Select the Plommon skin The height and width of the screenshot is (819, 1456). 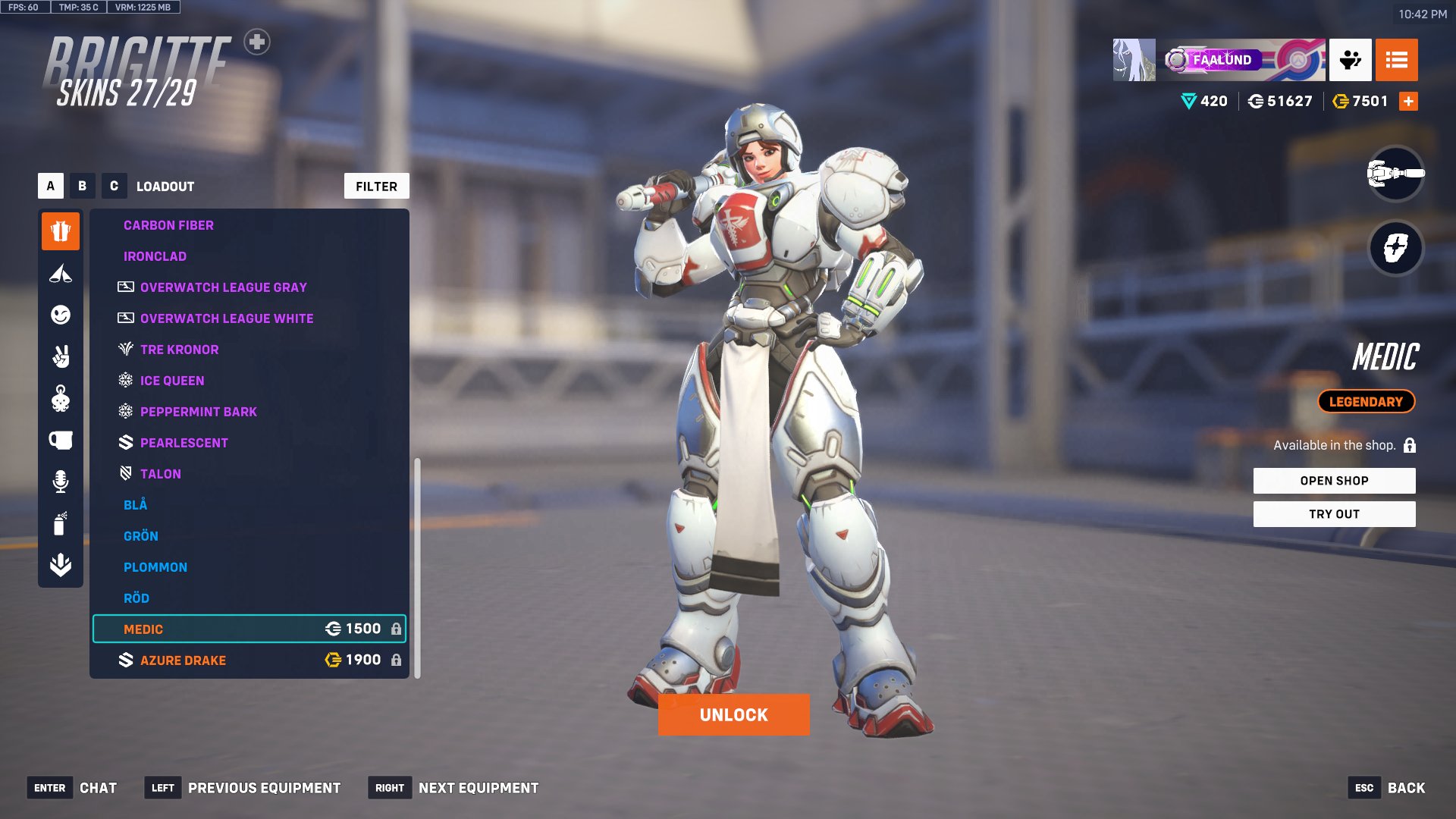coord(155,567)
